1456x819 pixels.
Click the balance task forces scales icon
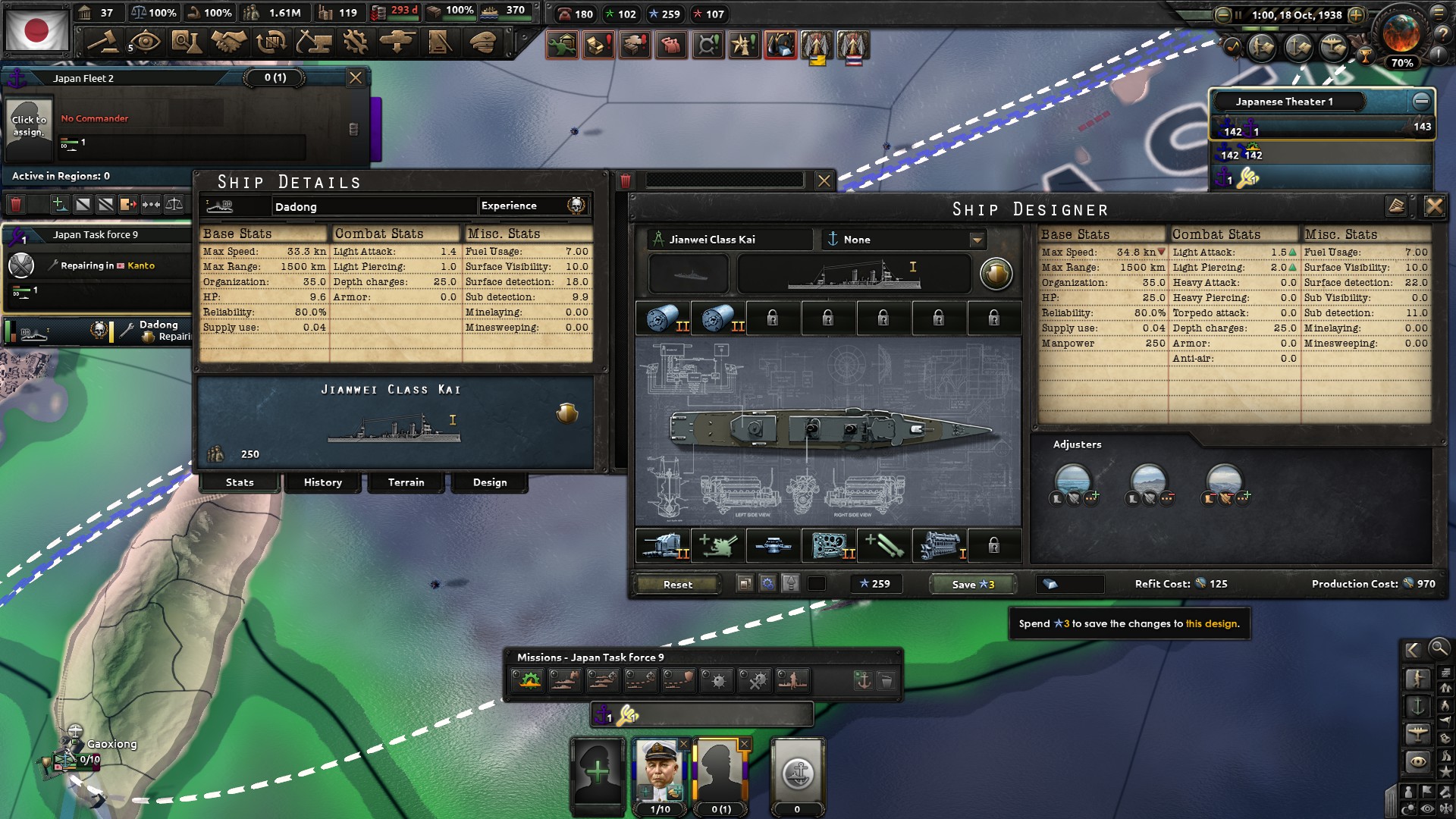pos(174,203)
